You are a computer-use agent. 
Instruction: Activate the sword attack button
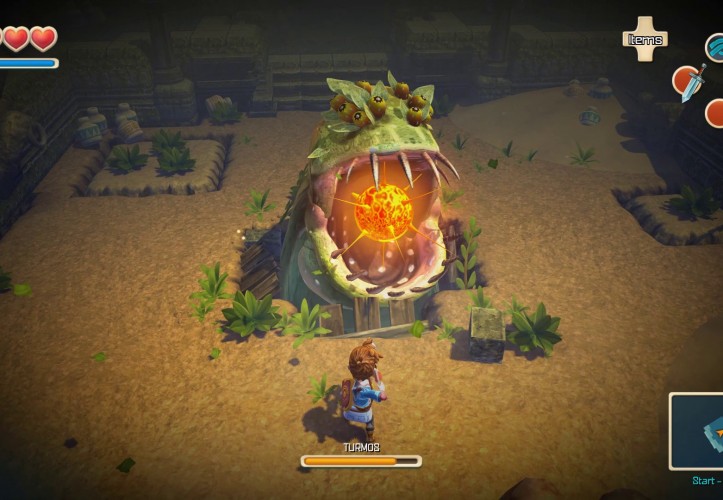pyautogui.click(x=689, y=82)
